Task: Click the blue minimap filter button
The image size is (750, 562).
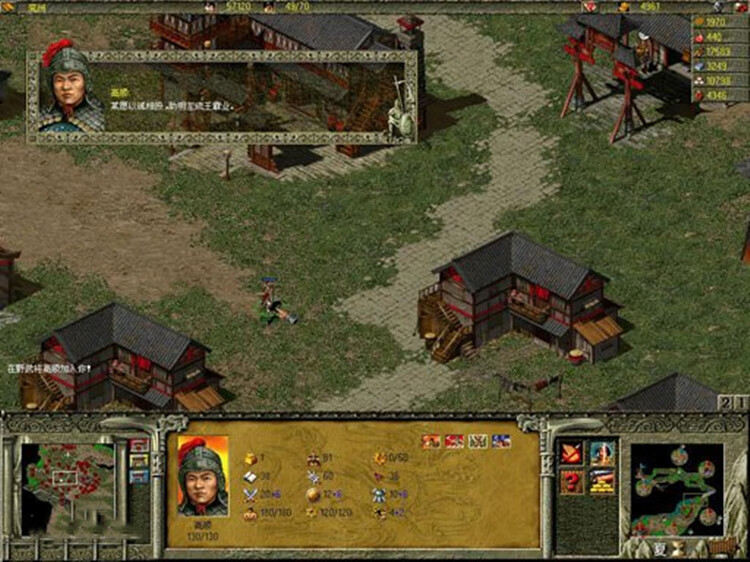Action: [x=139, y=477]
